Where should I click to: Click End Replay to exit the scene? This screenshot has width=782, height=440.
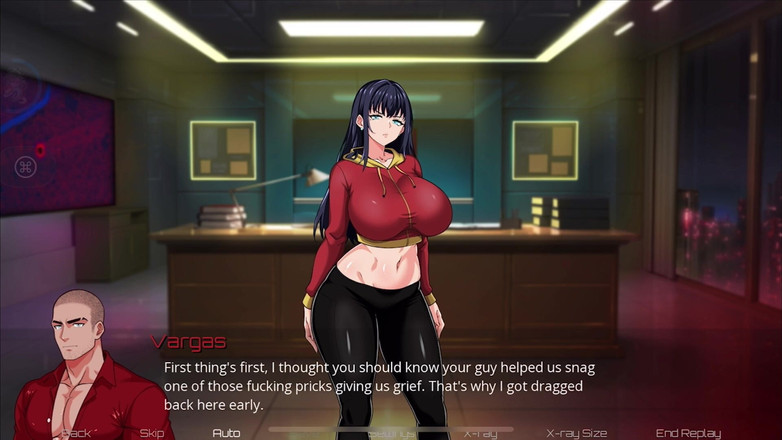coord(688,433)
